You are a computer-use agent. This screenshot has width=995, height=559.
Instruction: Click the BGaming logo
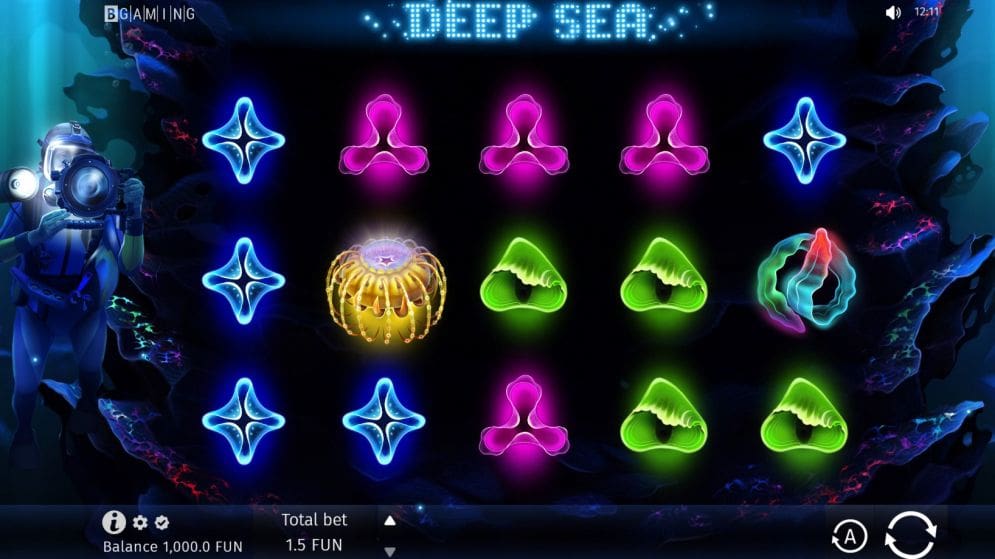pyautogui.click(x=150, y=13)
